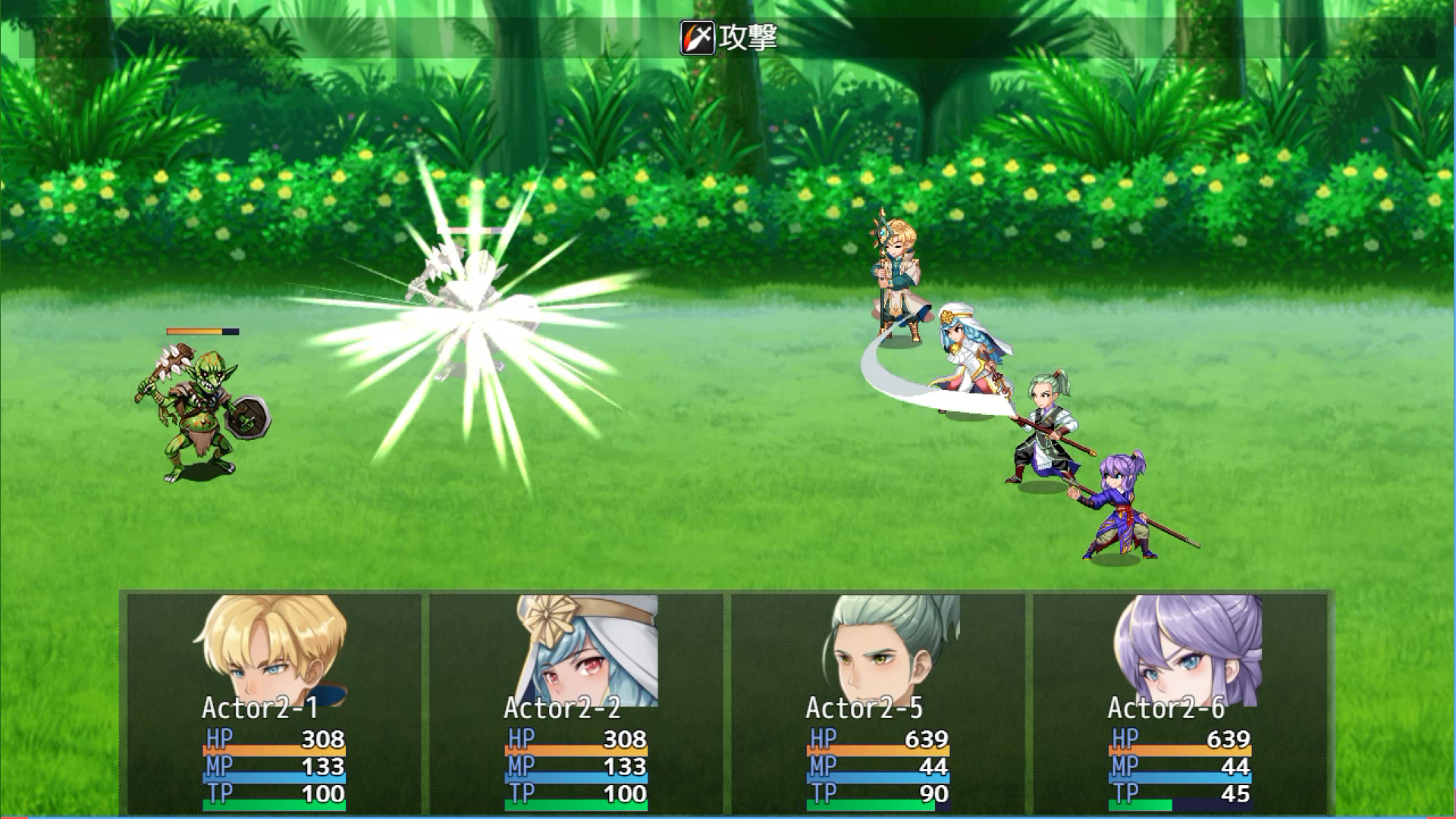Image resolution: width=1456 pixels, height=819 pixels.
Task: Click the Actor2-5 party member panel
Action: (877, 701)
